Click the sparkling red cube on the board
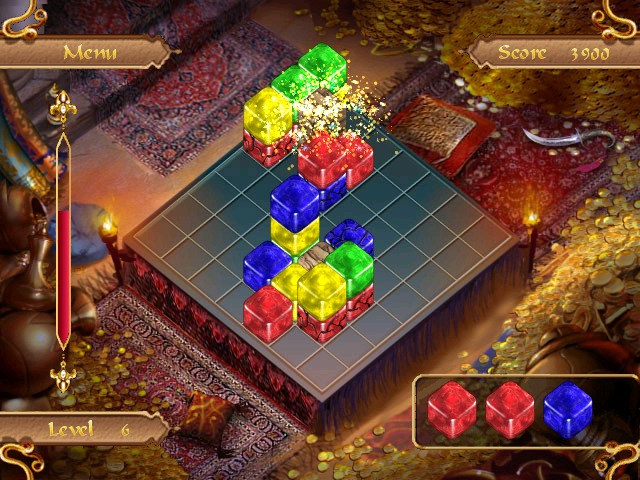Image resolution: width=640 pixels, height=480 pixels. 322,160
